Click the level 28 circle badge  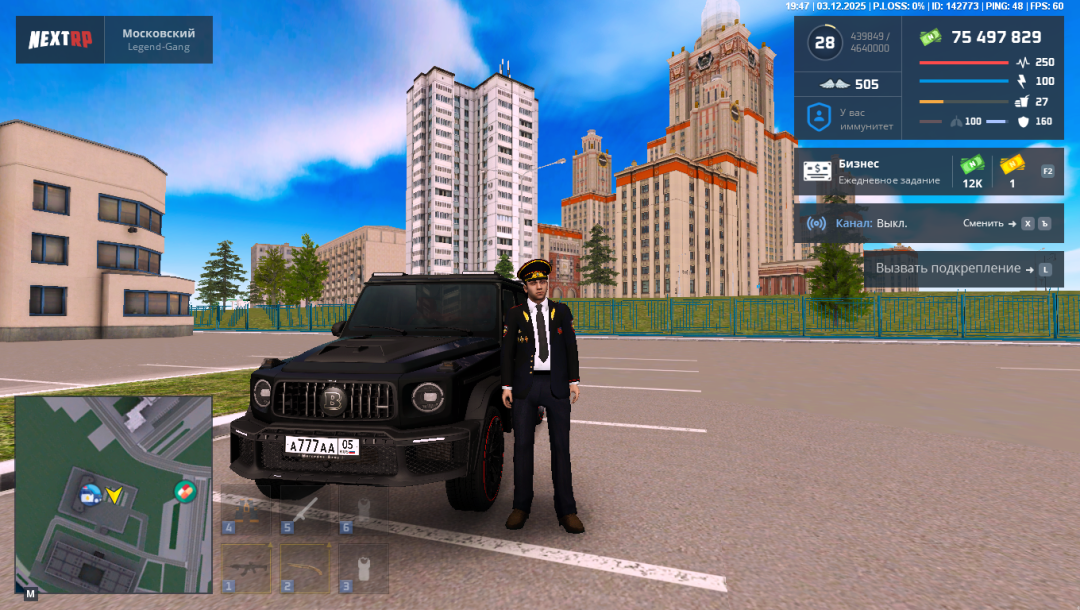[x=825, y=43]
